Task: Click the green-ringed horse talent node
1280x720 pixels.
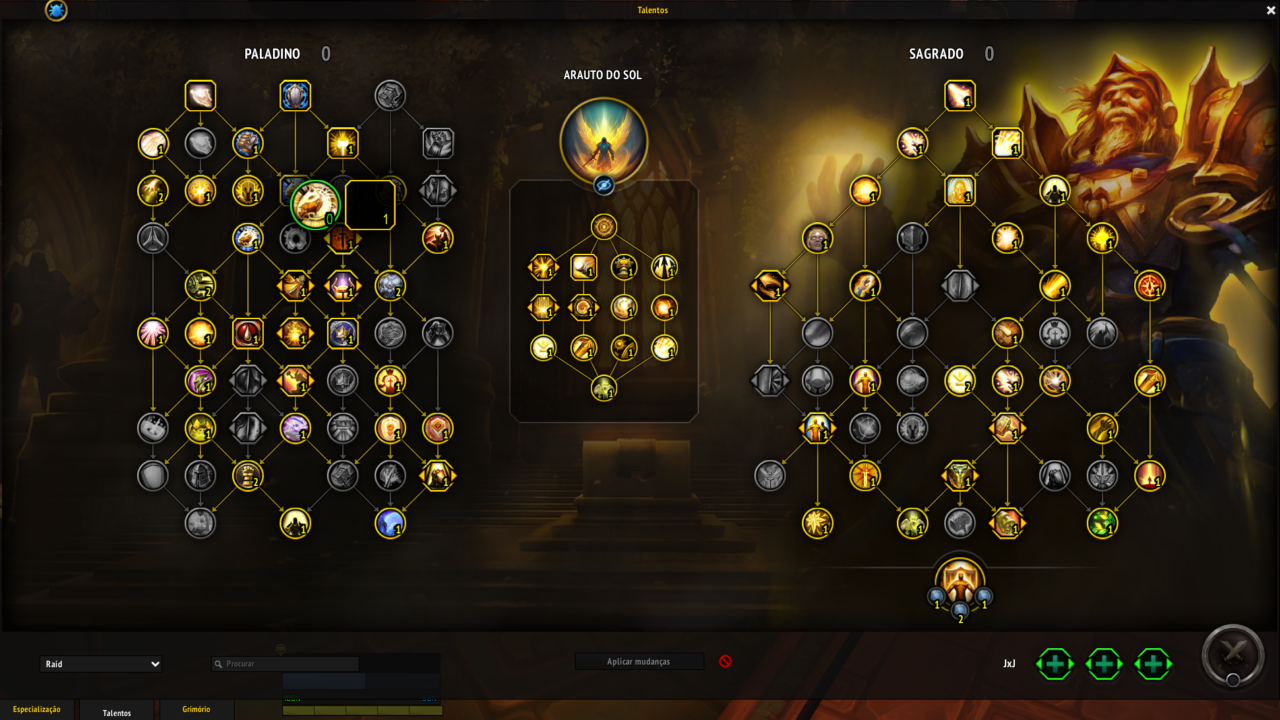Action: point(315,204)
